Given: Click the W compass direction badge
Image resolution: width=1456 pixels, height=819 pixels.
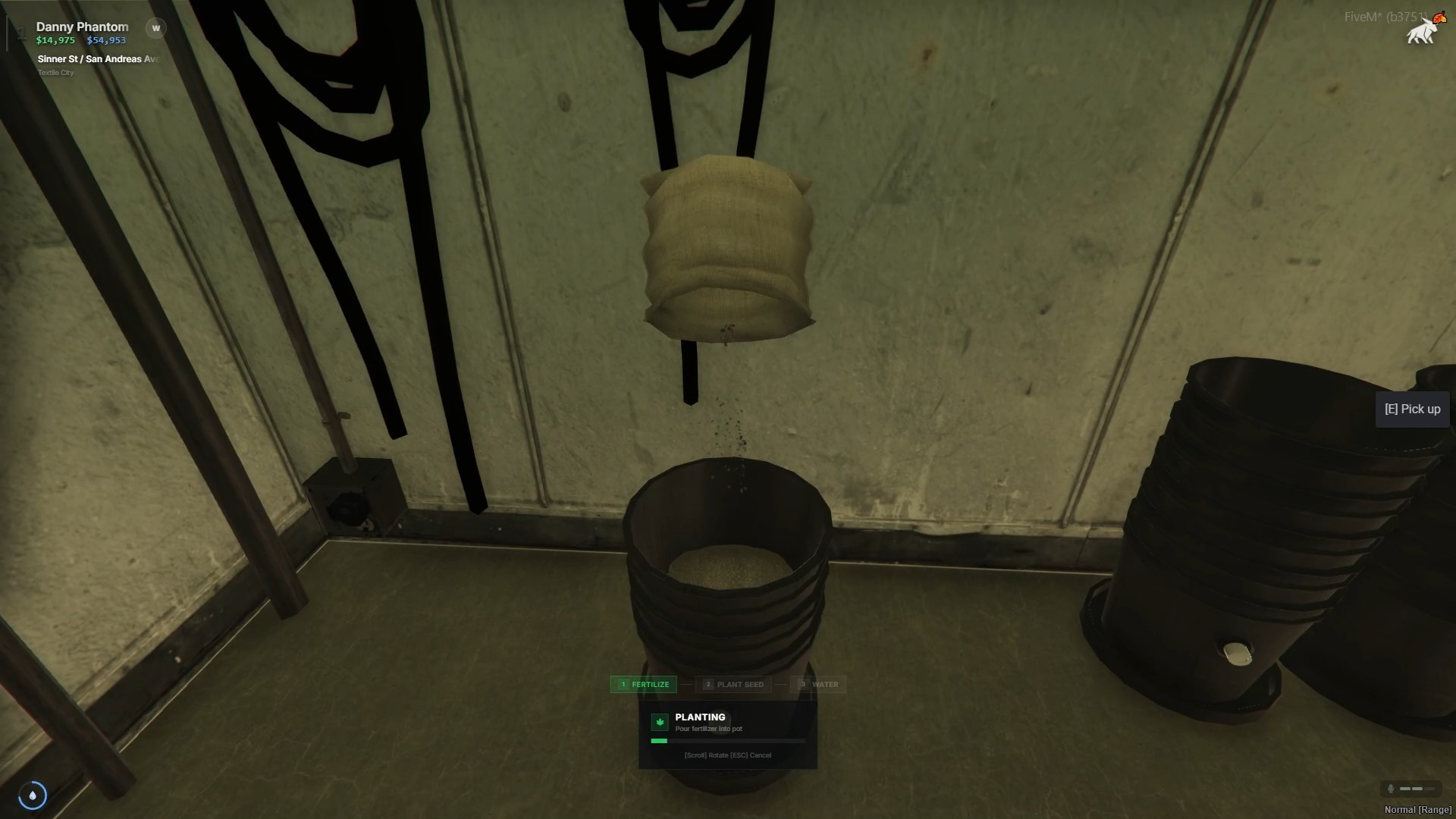Looking at the screenshot, I should click(155, 28).
